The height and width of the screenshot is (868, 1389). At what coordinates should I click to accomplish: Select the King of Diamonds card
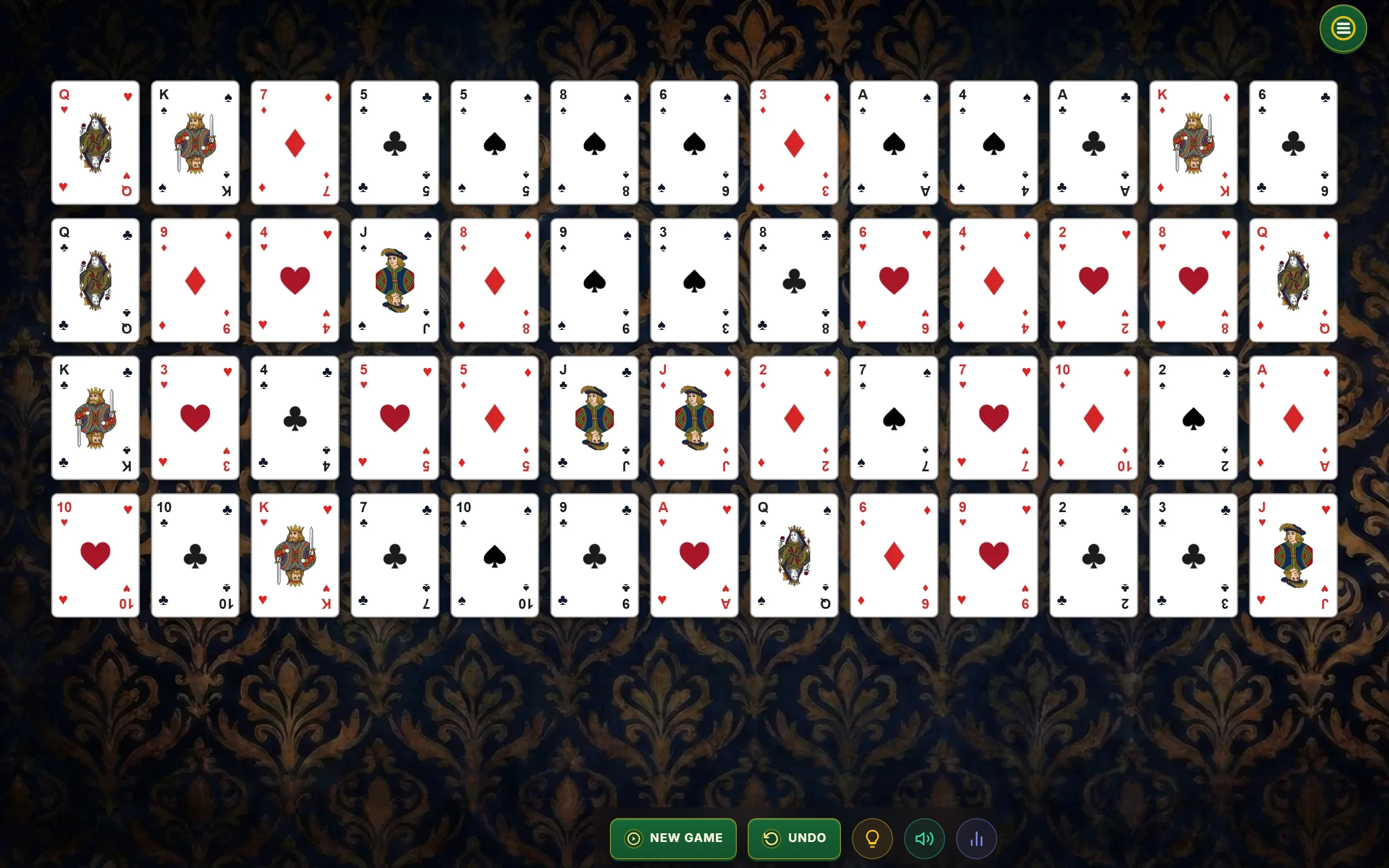coord(1193,142)
